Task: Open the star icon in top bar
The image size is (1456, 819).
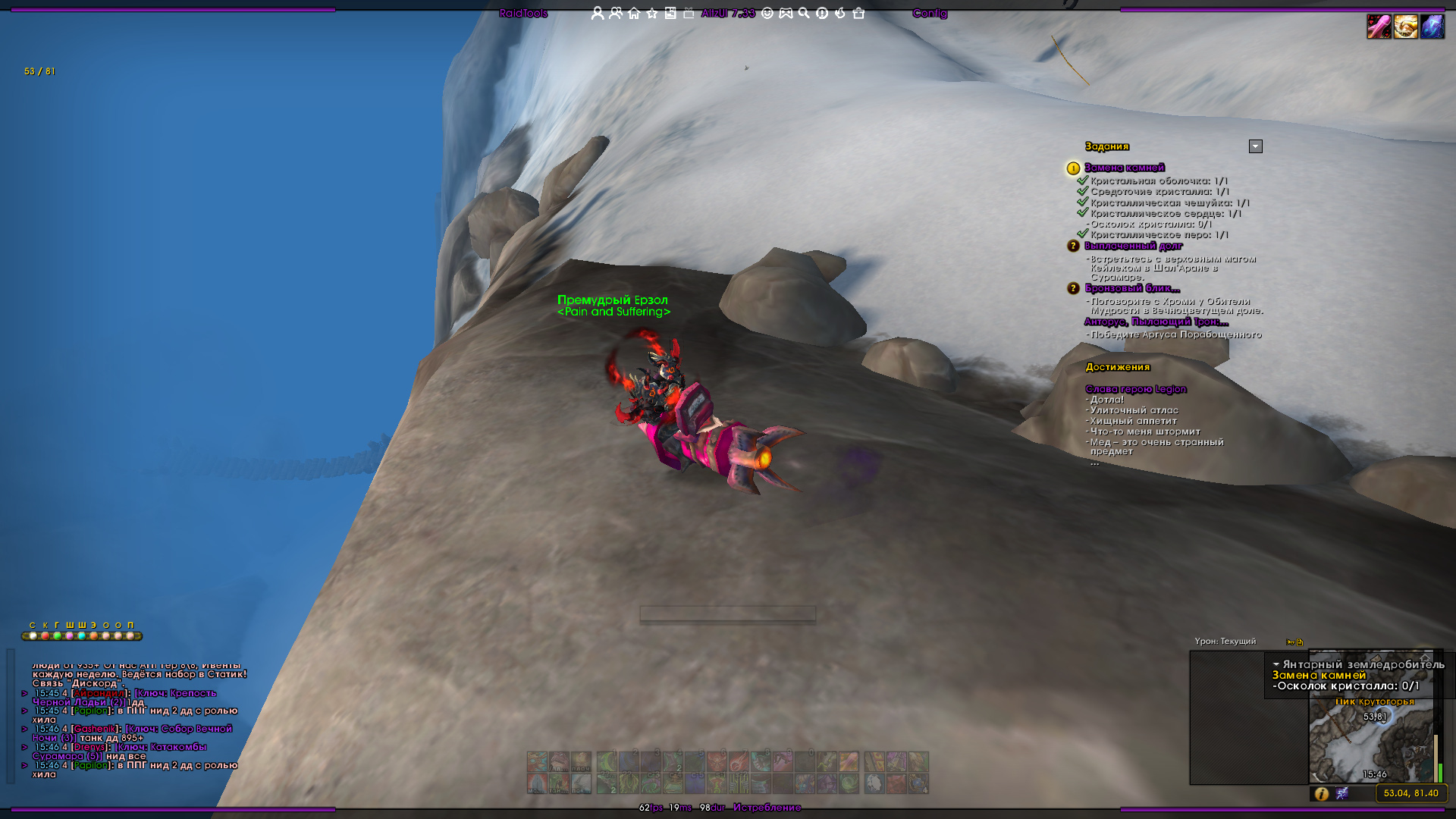Action: click(x=652, y=13)
